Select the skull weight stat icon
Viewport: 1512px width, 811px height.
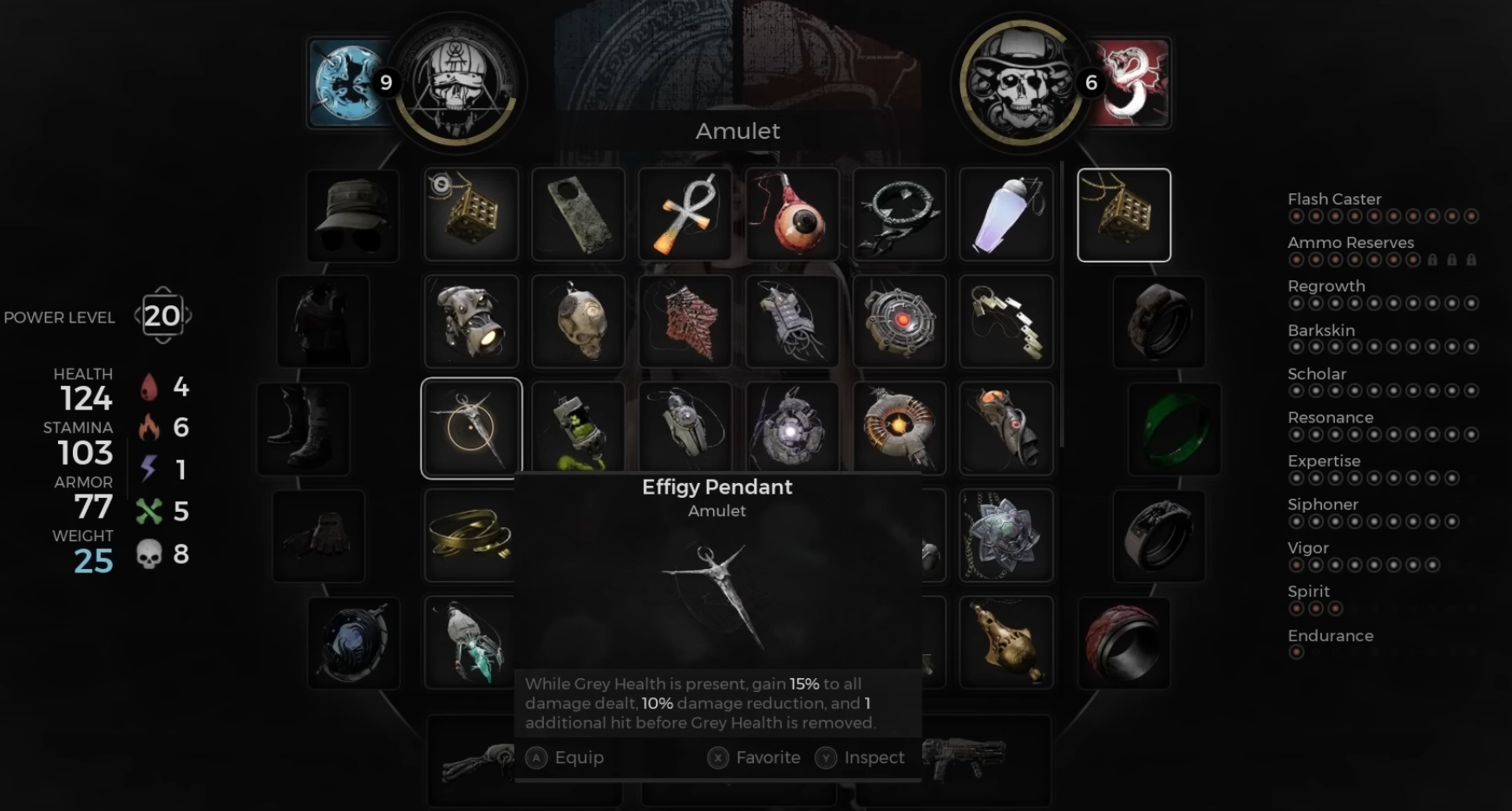(x=149, y=553)
